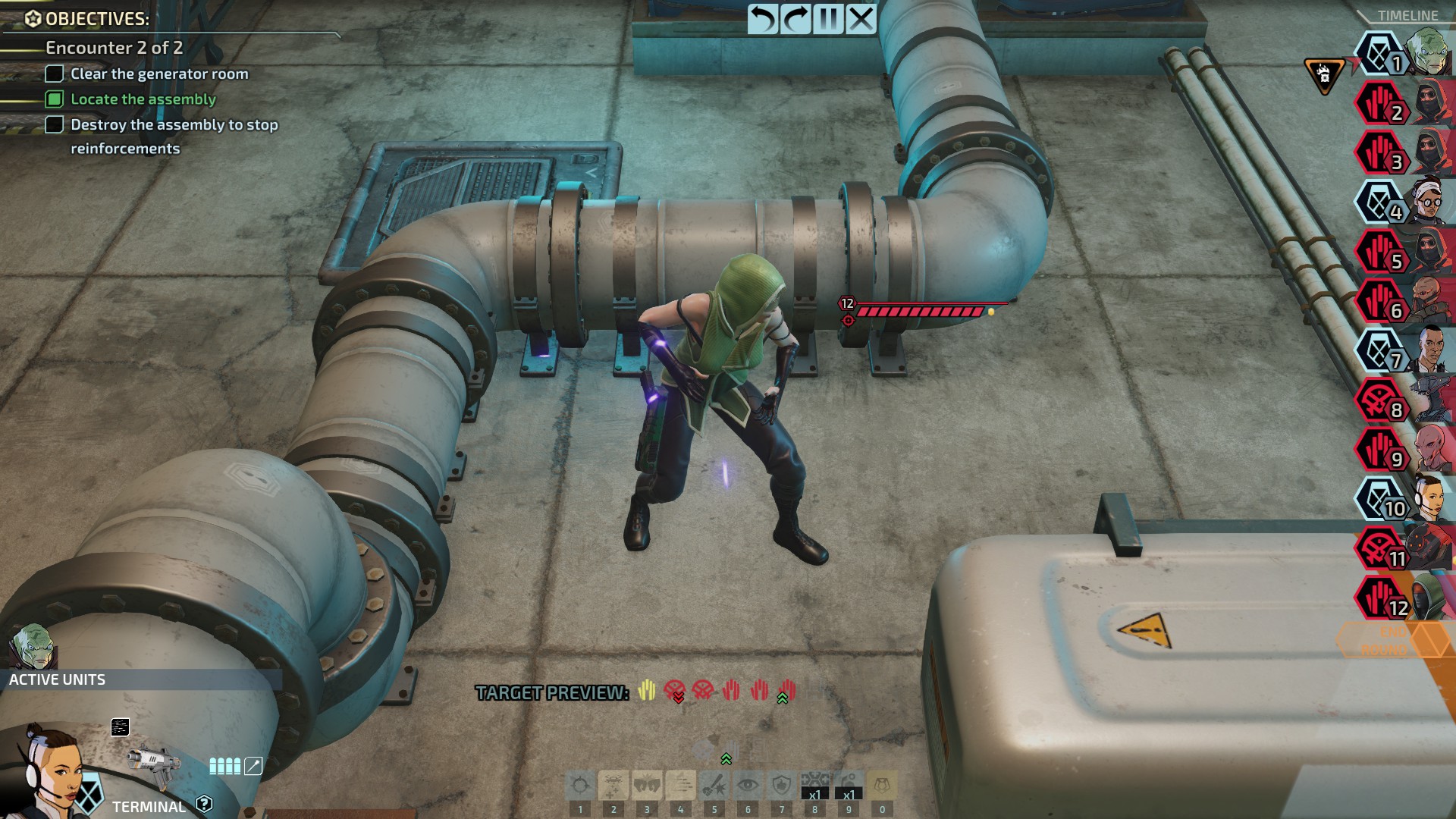Image resolution: width=1456 pixels, height=819 pixels.
Task: Click the undo arrow button
Action: (763, 19)
